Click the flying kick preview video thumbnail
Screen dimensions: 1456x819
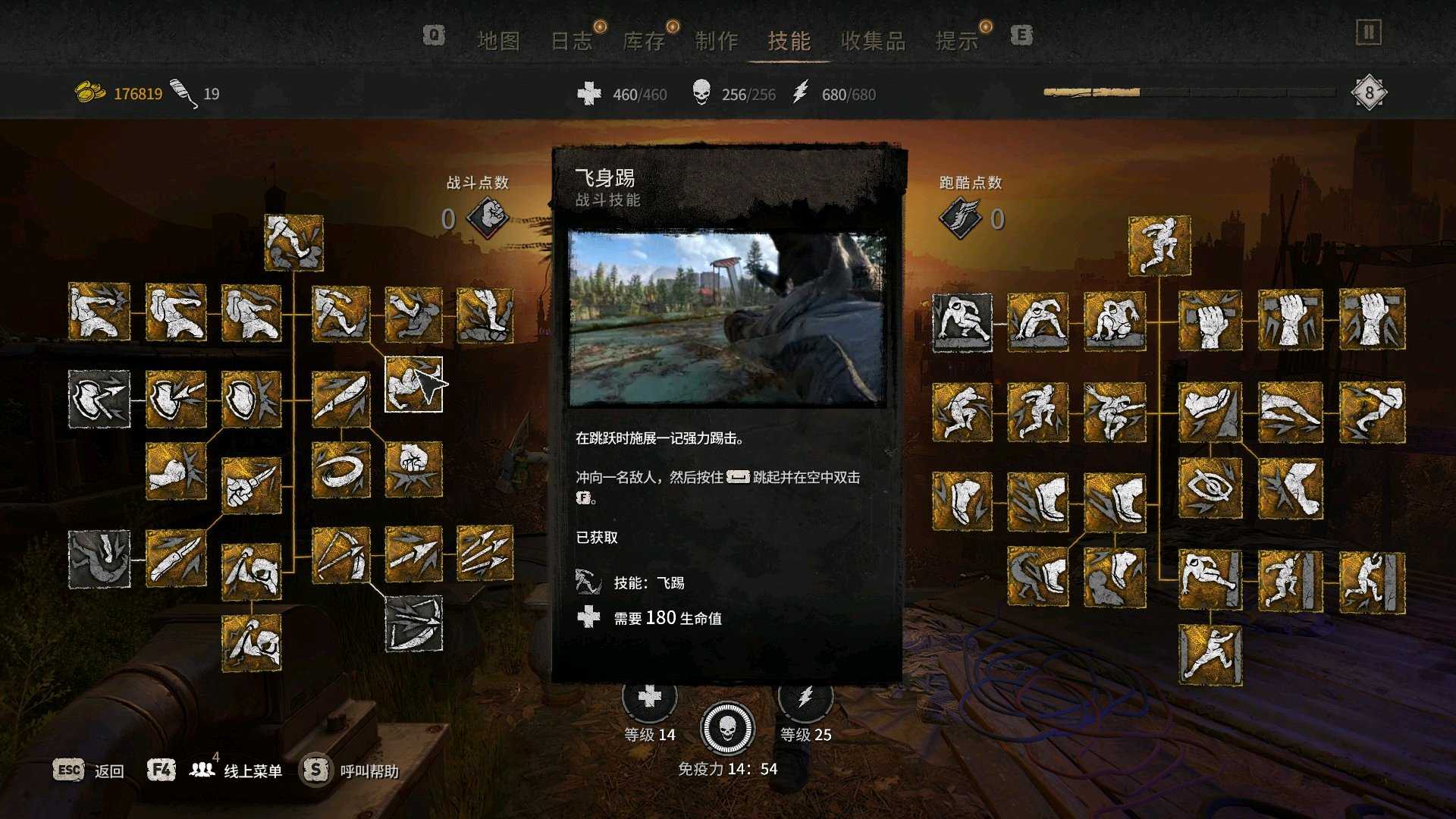point(726,318)
